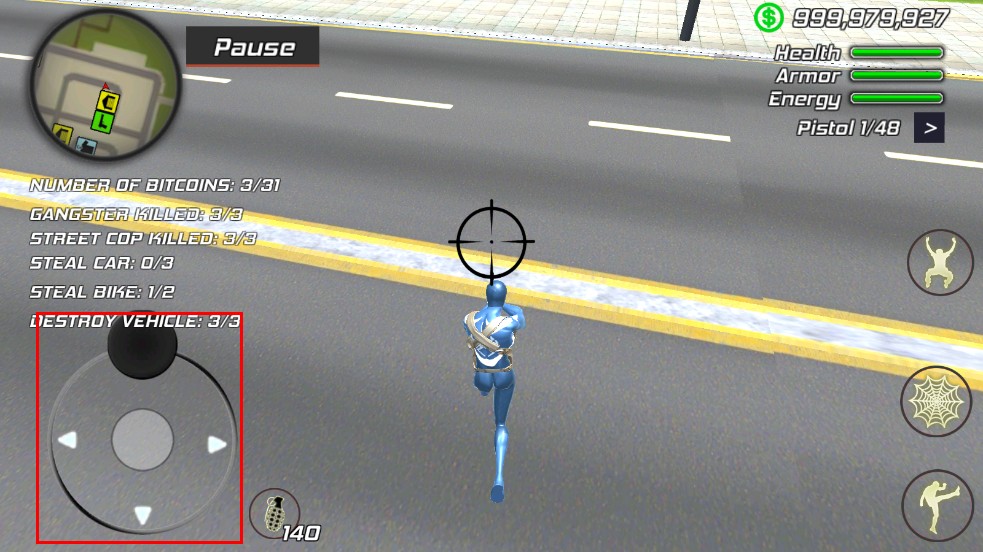
Task: Tap the joystick's left arrow
Action: click(67, 440)
